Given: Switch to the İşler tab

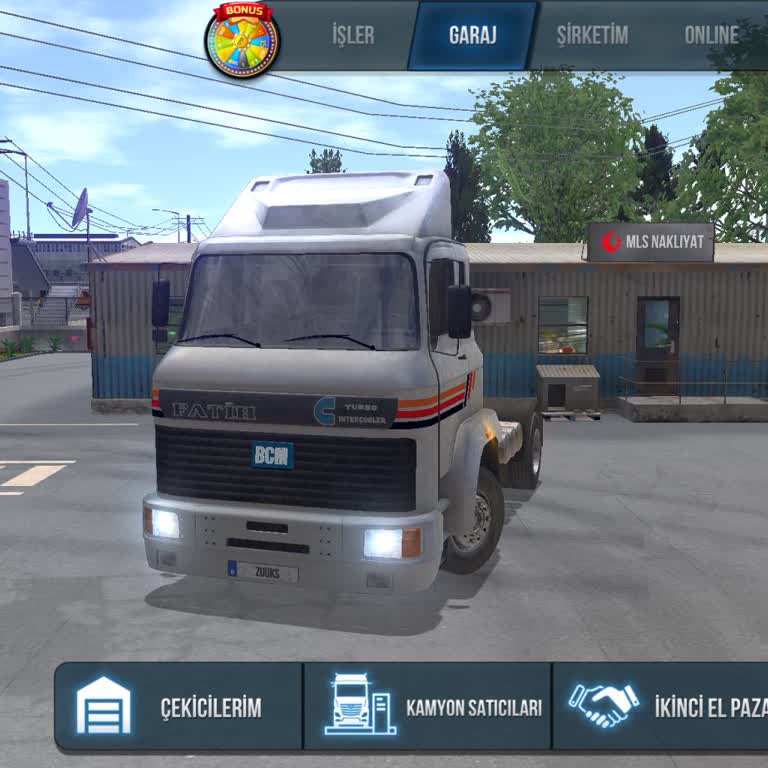Looking at the screenshot, I should pyautogui.click(x=353, y=35).
